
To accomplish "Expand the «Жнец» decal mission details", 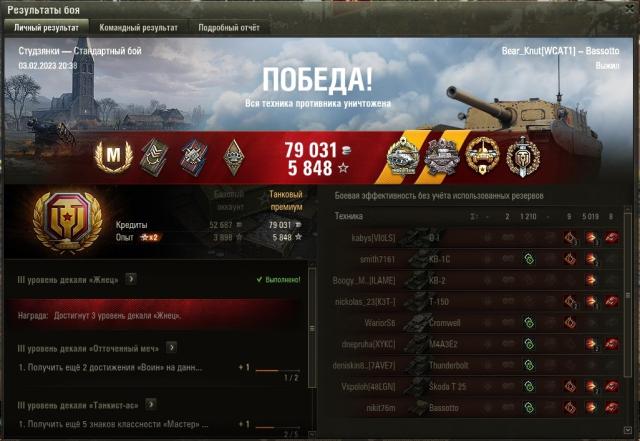I will click(131, 279).
